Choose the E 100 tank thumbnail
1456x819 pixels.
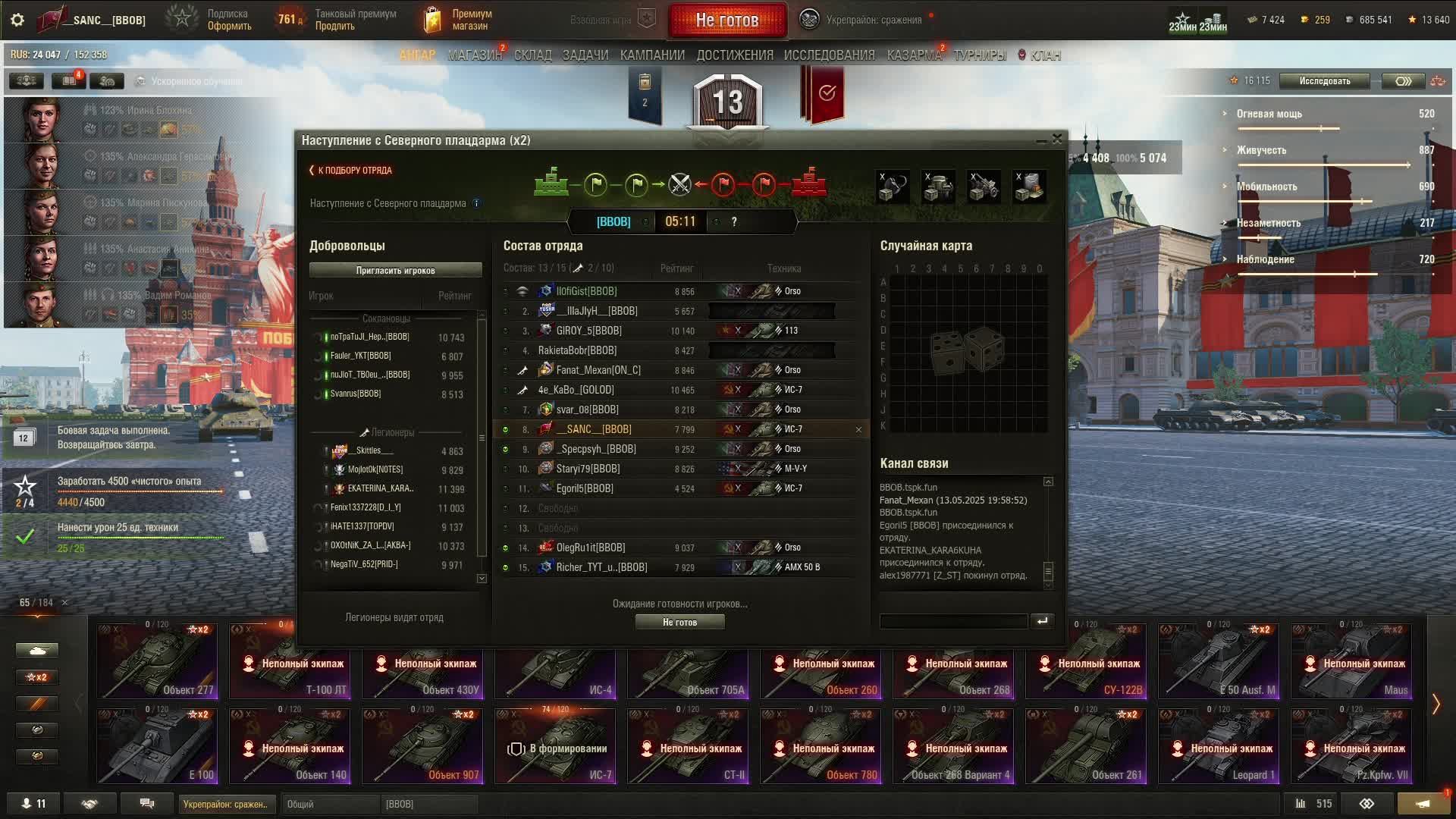tap(157, 745)
